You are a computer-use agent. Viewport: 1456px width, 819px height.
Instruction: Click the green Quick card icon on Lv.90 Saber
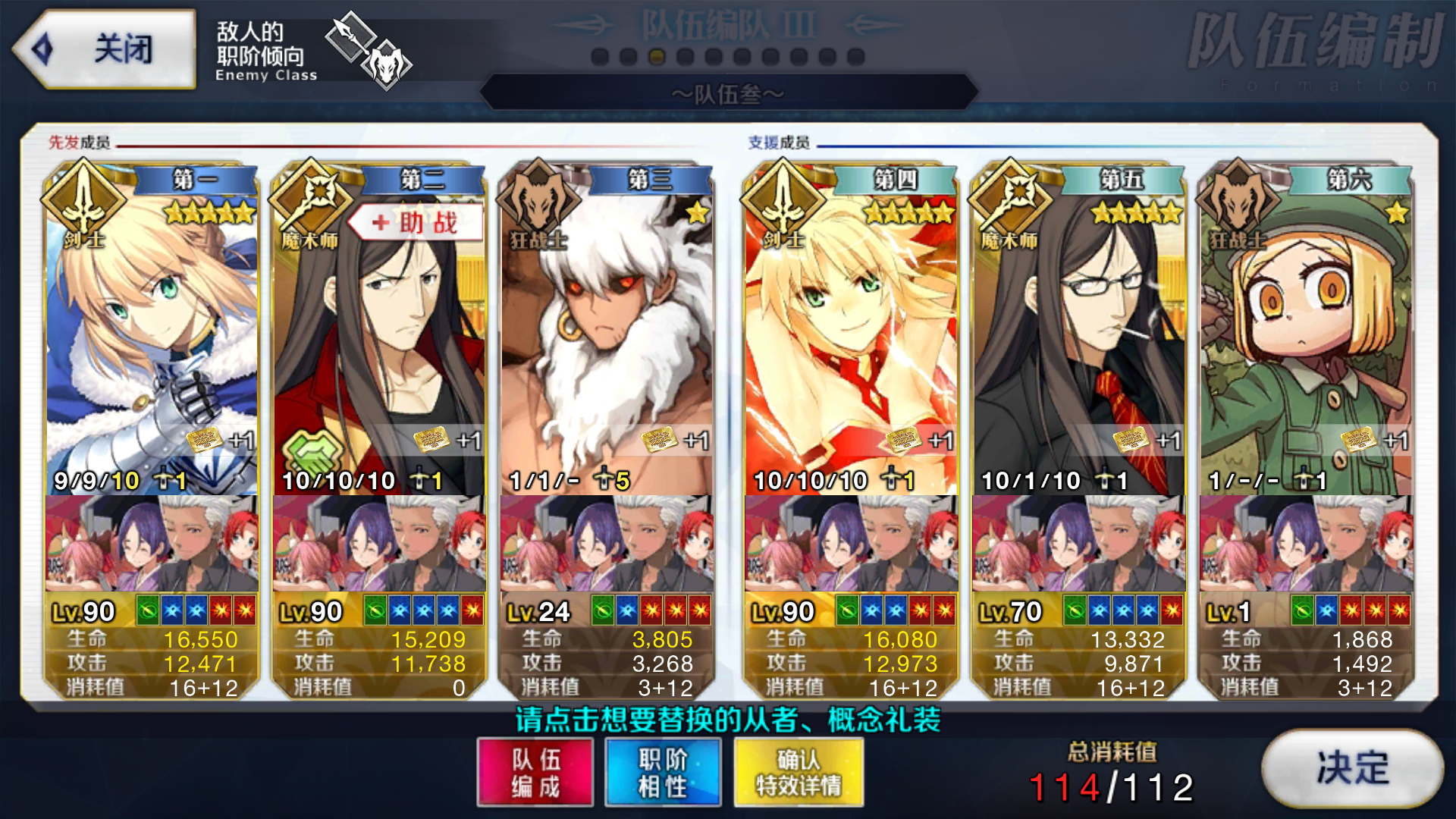(x=146, y=609)
